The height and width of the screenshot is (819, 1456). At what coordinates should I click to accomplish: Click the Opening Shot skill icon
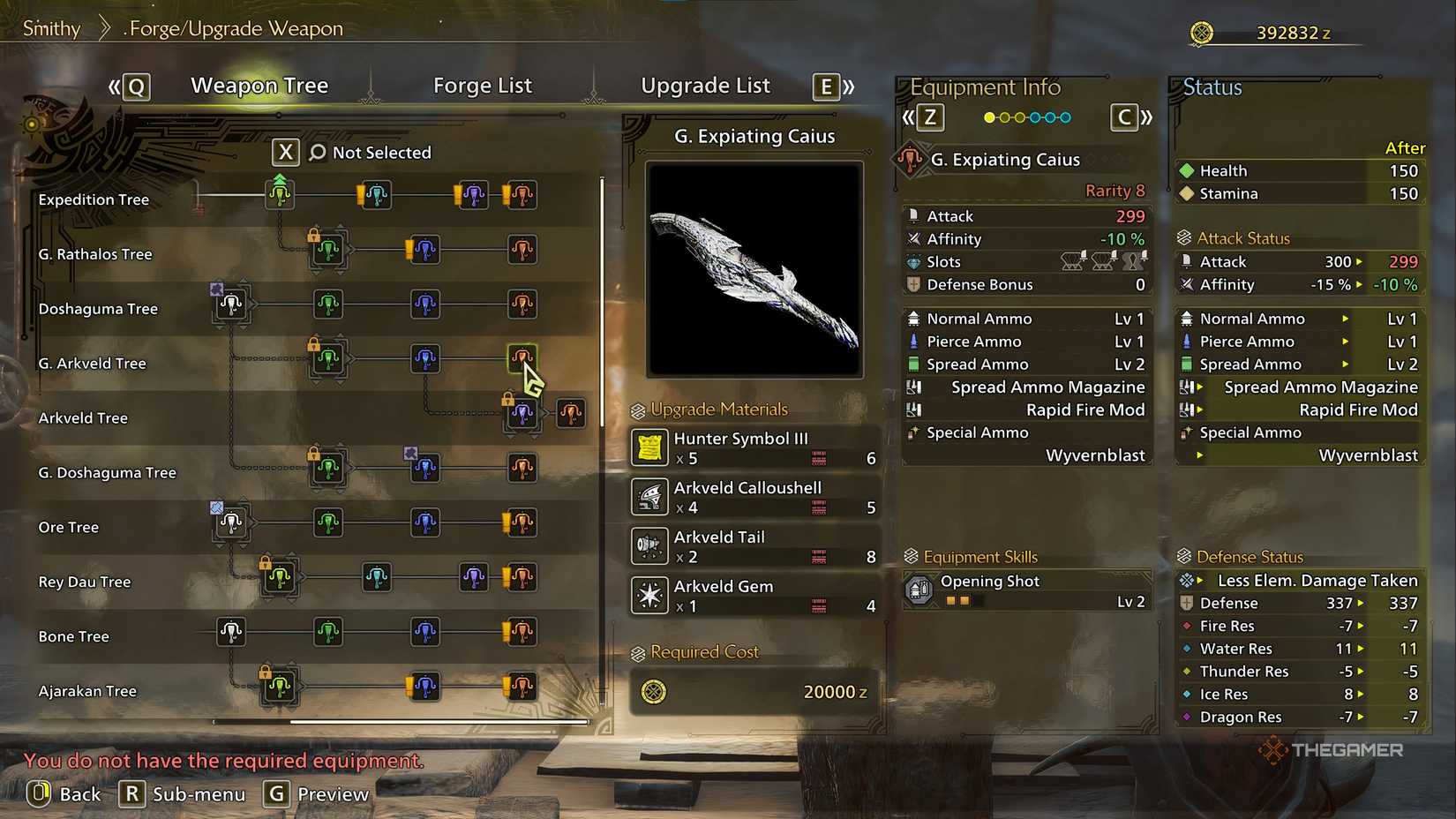click(918, 590)
